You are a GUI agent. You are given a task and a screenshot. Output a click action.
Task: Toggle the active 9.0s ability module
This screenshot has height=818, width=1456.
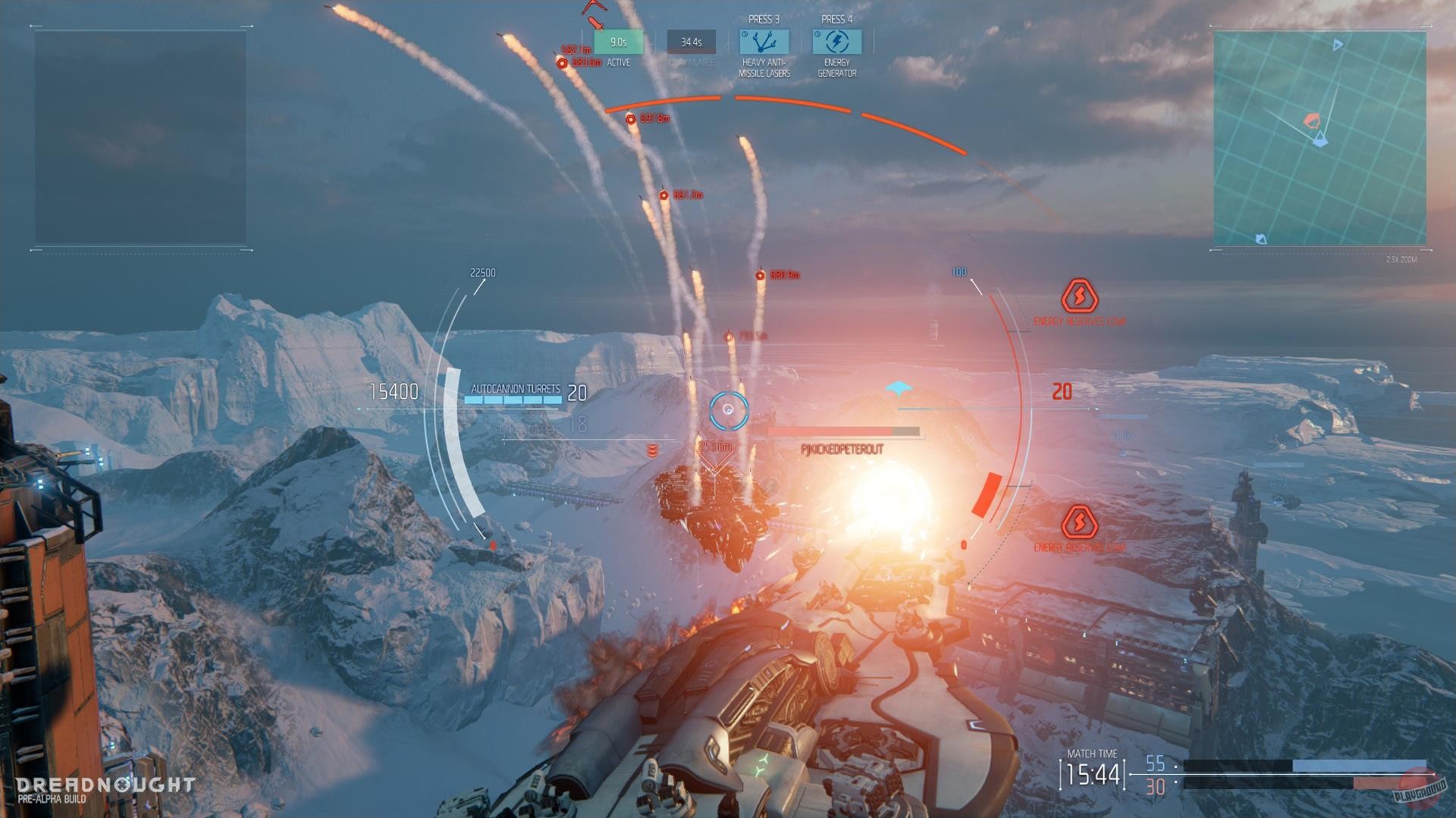tap(618, 42)
